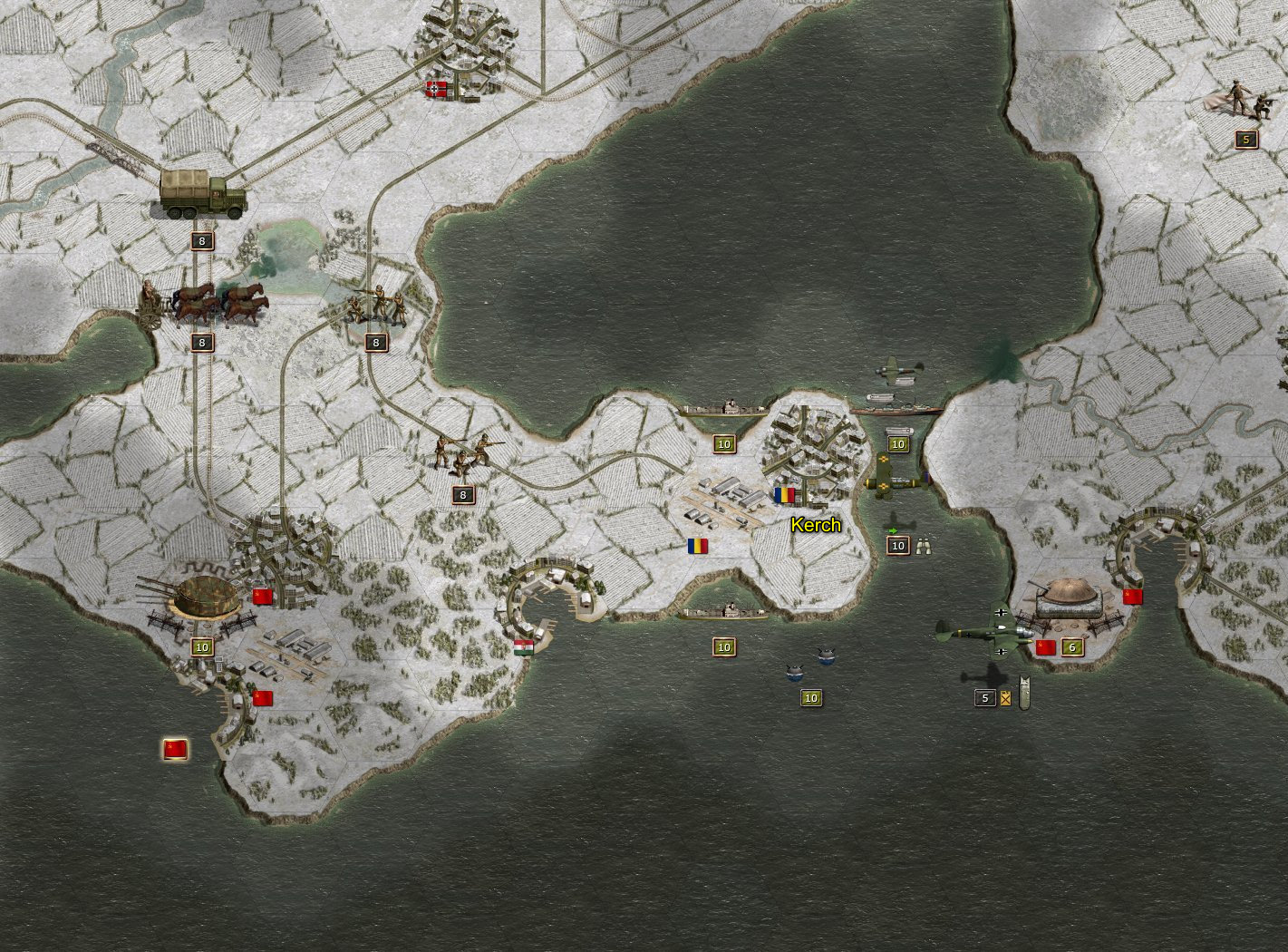This screenshot has height=952, width=1288.
Task: Select the supply truck unit
Action: (x=202, y=194)
